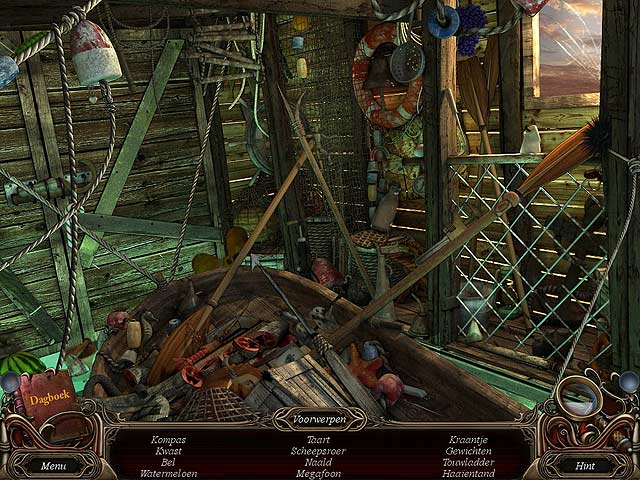Open the Dagboek journal
This screenshot has width=640, height=480.
coord(50,398)
